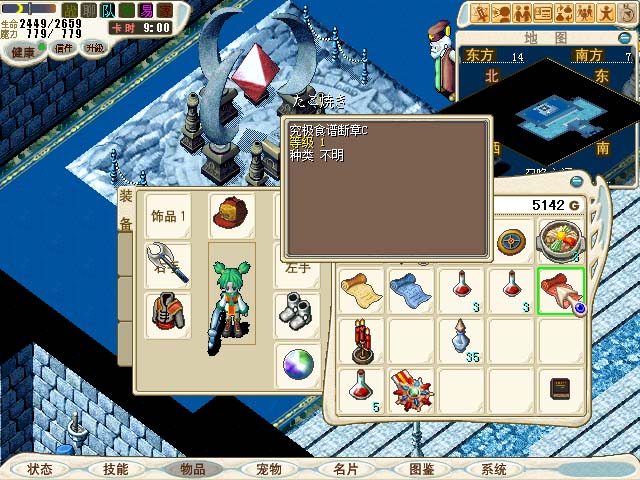640x480 pixels.
Task: Open the 状态 status menu
Action: tap(40, 468)
